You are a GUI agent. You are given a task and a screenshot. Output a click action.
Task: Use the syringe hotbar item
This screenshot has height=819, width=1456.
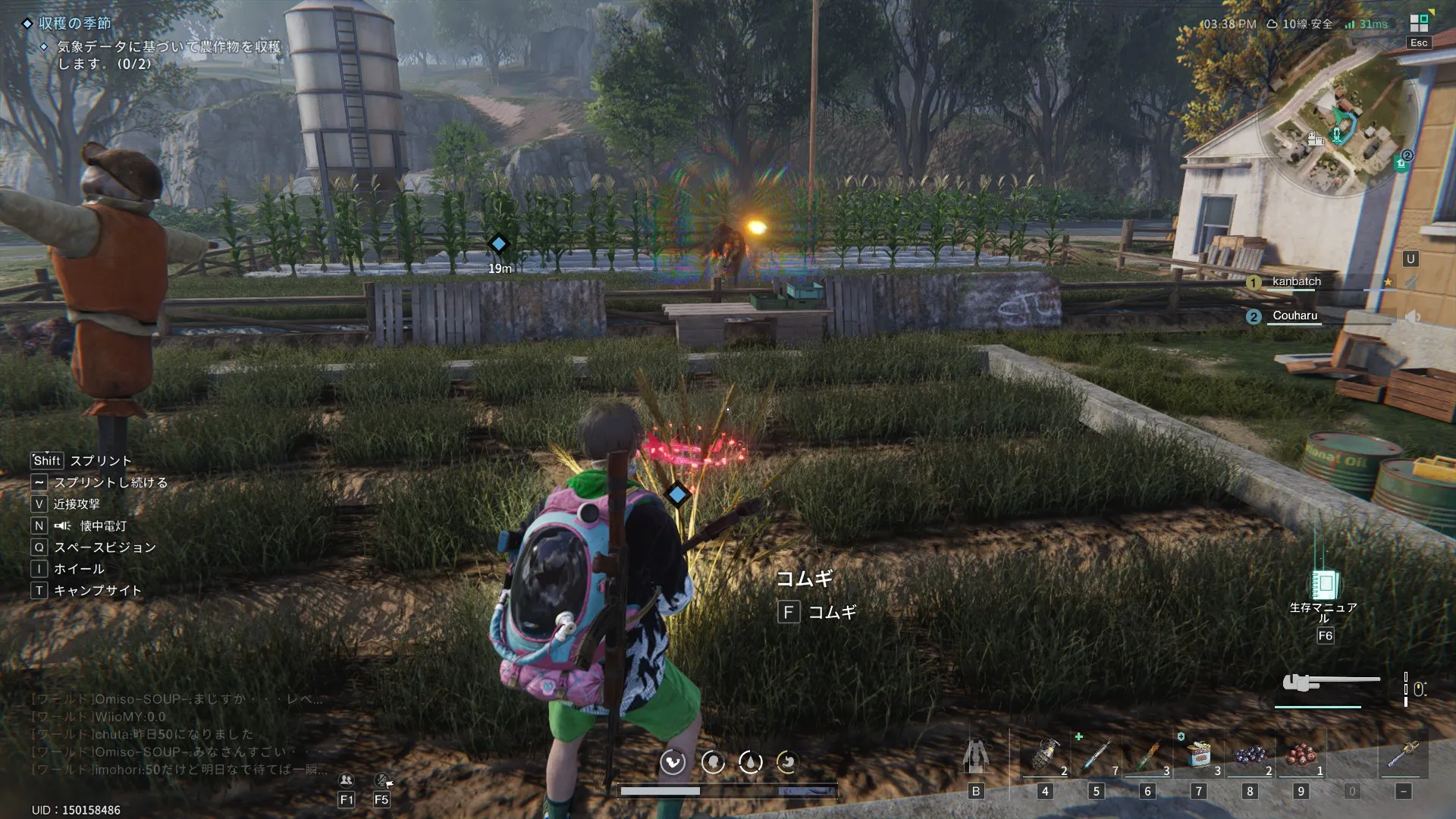click(1096, 755)
